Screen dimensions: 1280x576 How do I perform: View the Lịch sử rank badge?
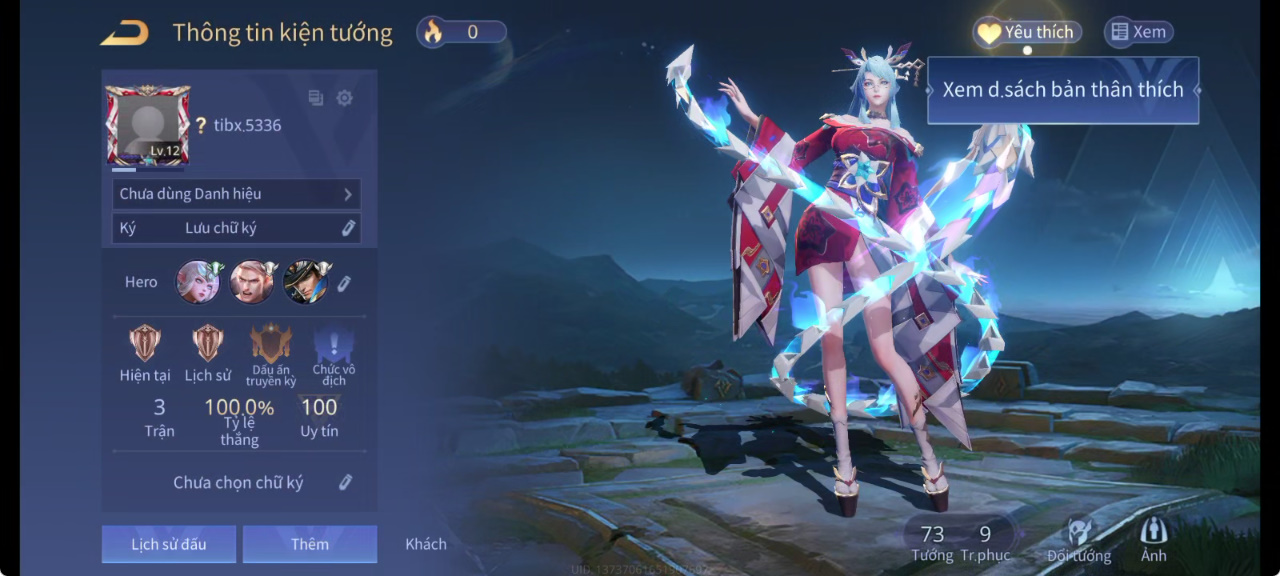pos(208,345)
